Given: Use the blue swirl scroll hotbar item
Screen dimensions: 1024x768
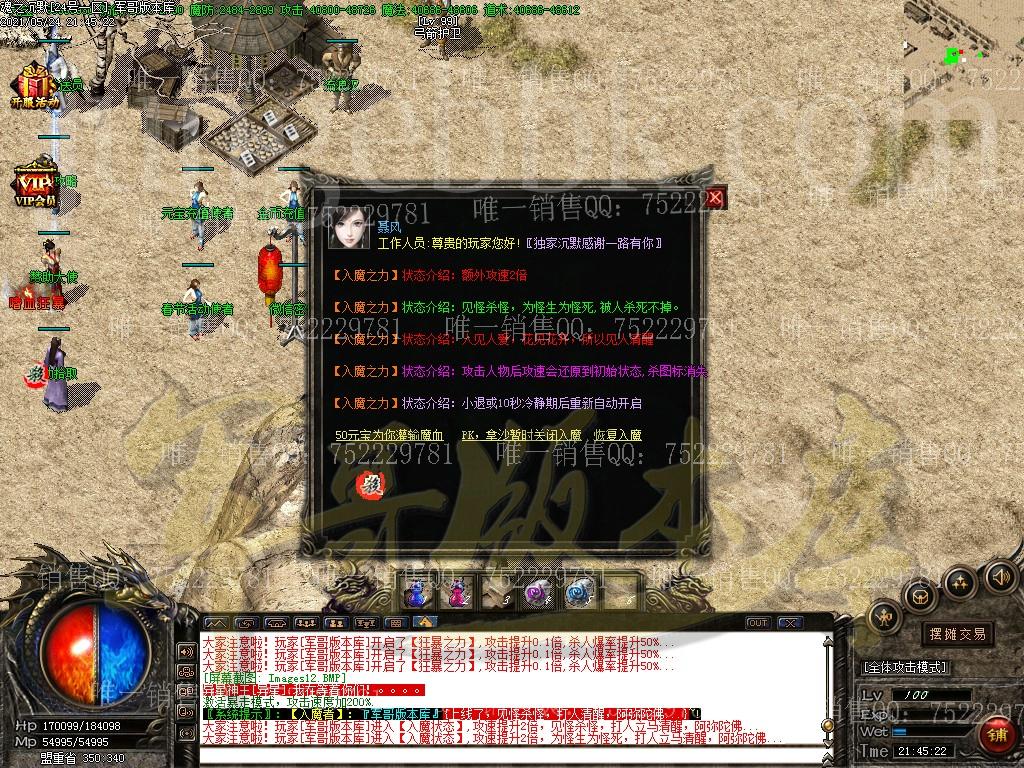Looking at the screenshot, I should 581,593.
